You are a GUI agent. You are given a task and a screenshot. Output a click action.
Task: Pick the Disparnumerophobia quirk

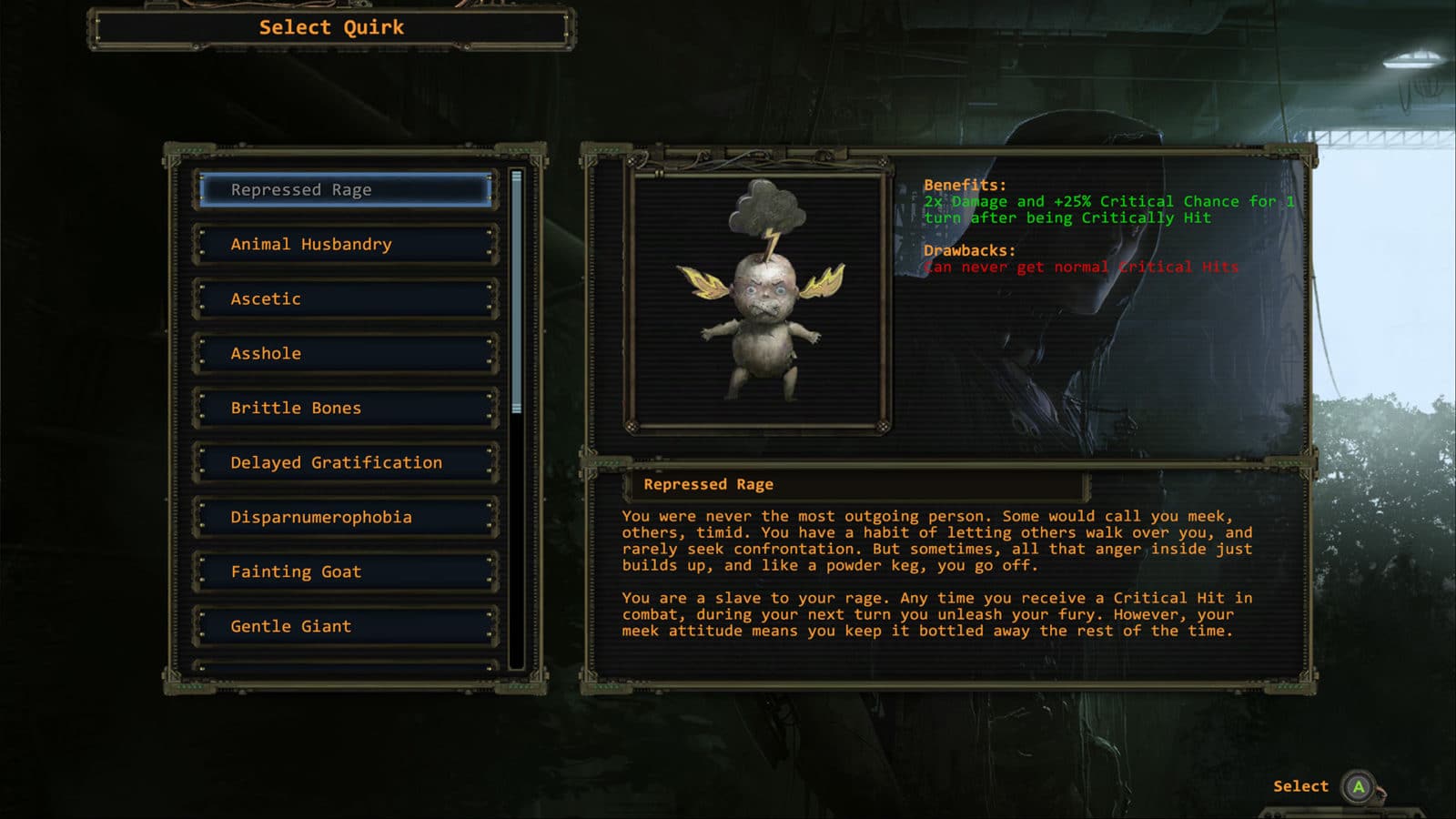pos(346,518)
